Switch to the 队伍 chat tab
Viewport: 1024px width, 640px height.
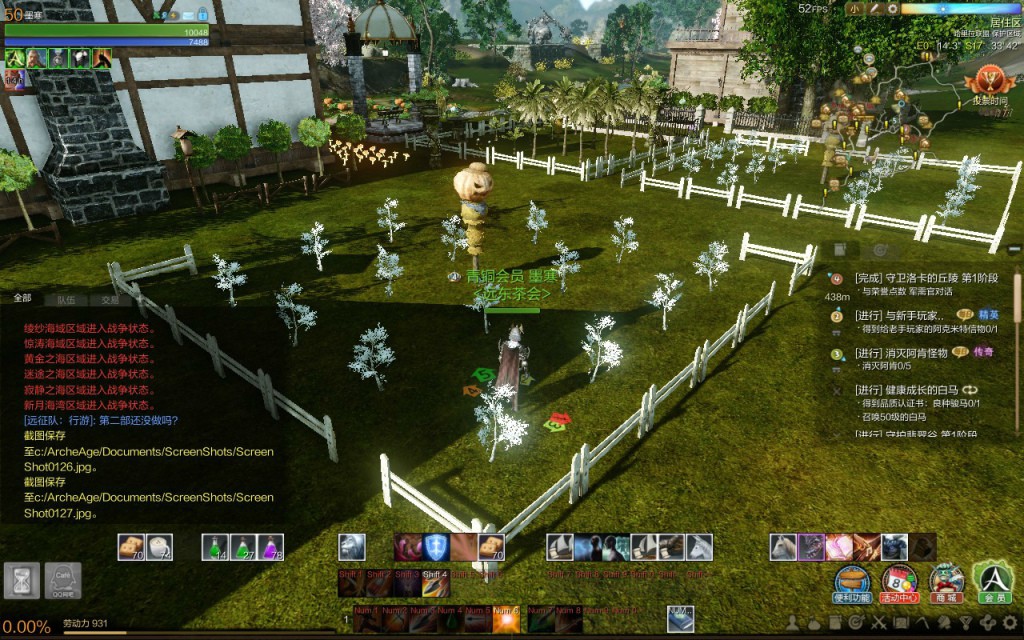tap(66, 299)
